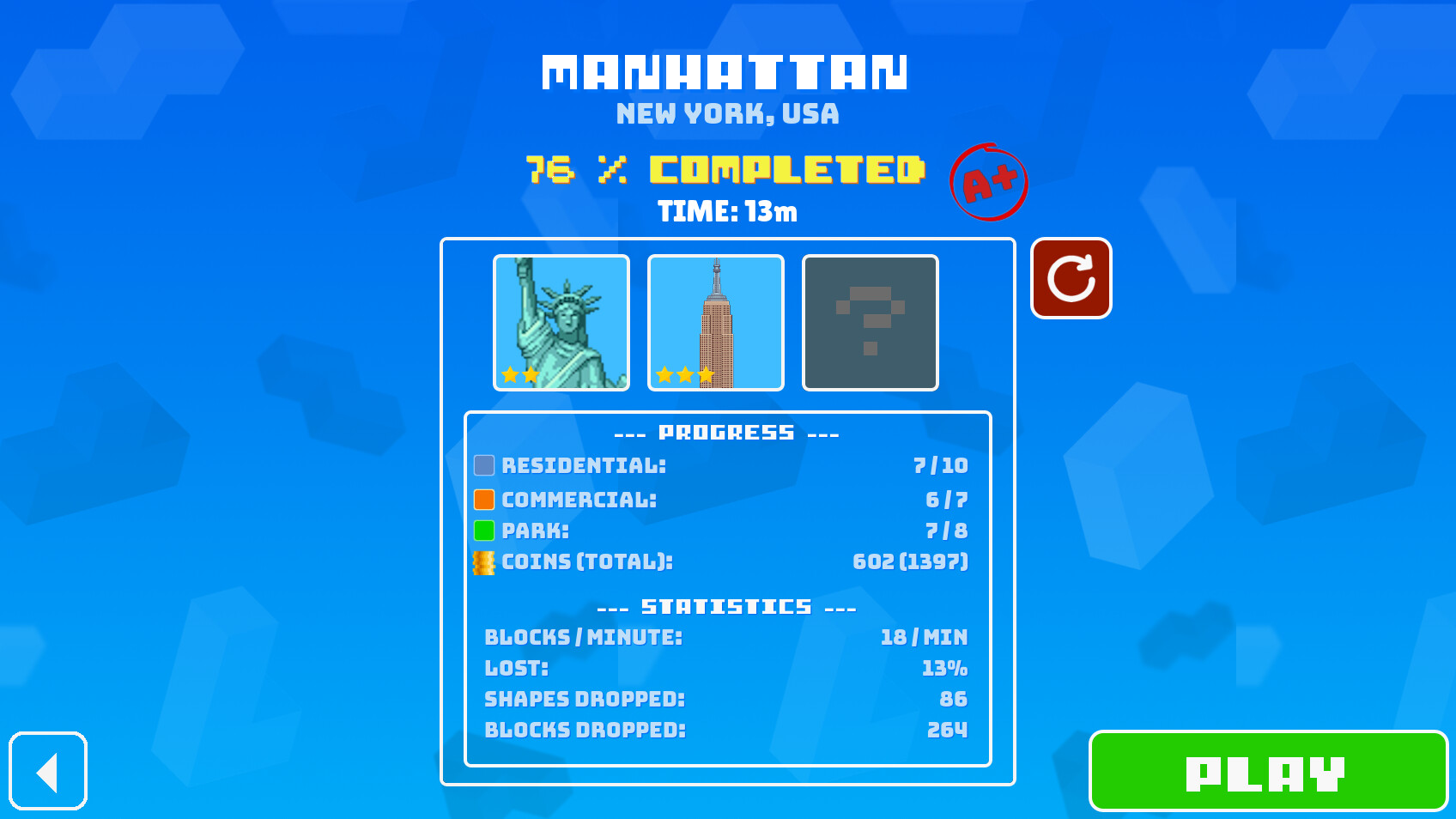This screenshot has width=1456, height=819.
Task: Open the PROGRESS section header
Action: (727, 432)
